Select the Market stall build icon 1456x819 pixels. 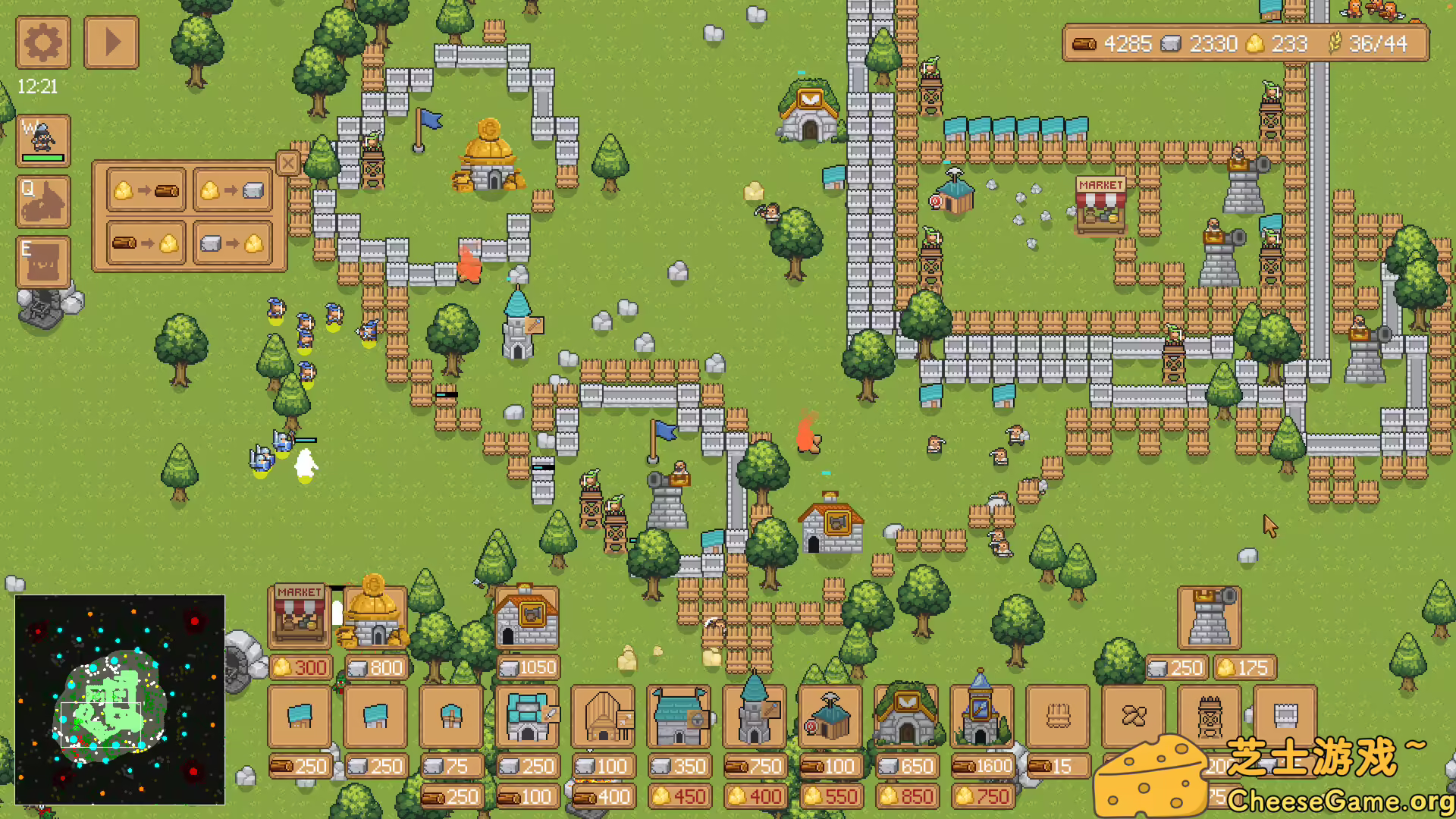(299, 616)
